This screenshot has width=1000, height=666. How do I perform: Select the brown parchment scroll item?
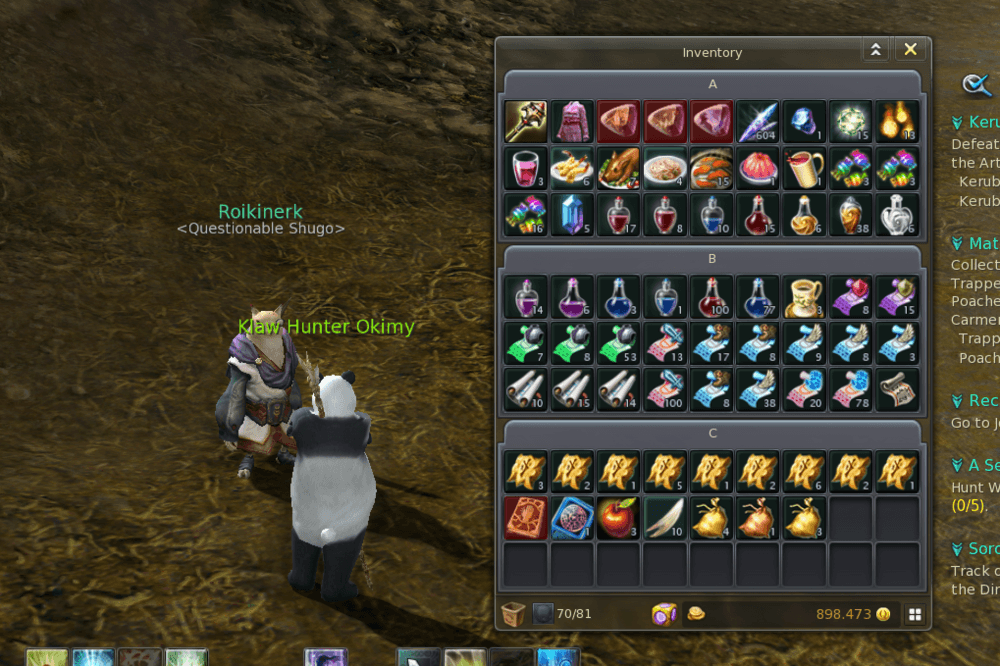[x=897, y=389]
